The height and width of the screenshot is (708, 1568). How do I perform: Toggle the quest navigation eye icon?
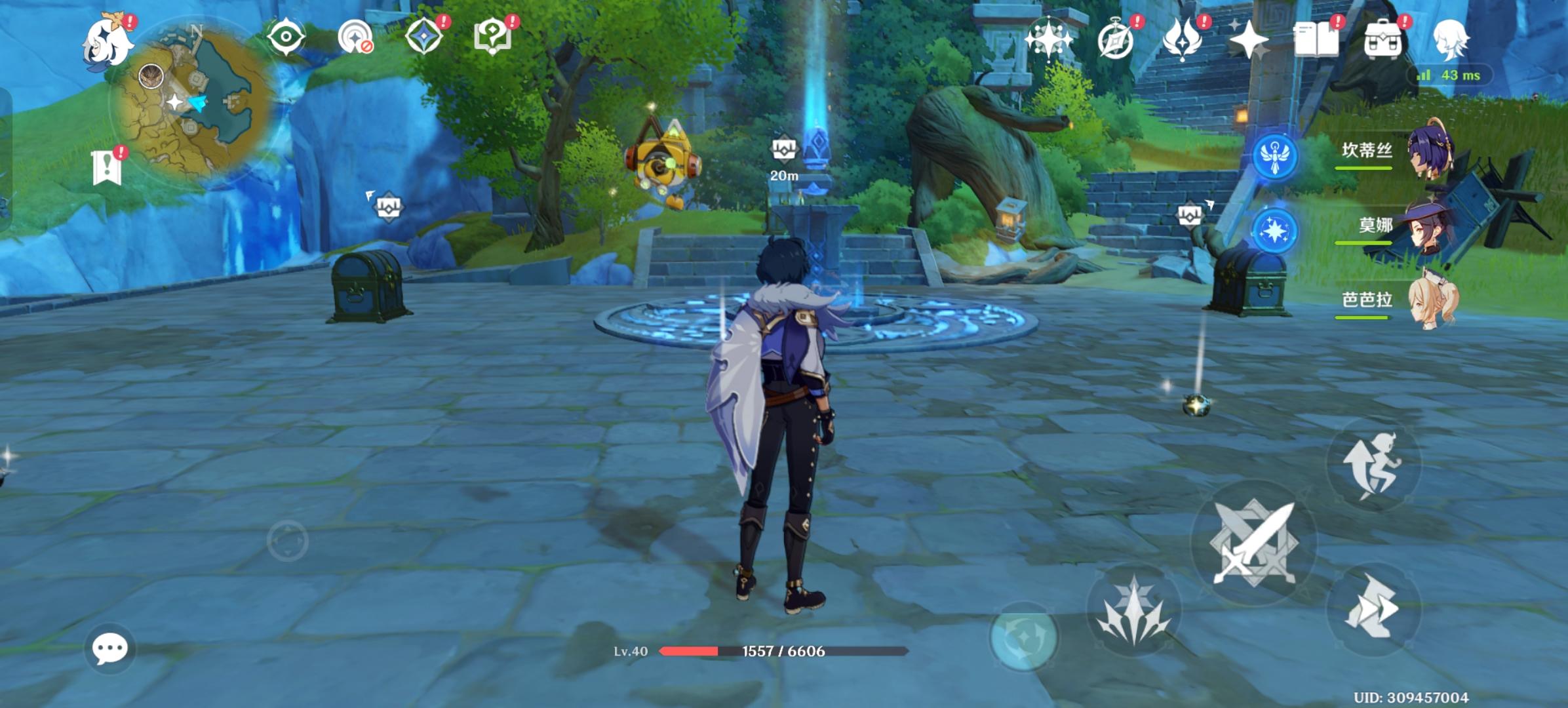(286, 37)
